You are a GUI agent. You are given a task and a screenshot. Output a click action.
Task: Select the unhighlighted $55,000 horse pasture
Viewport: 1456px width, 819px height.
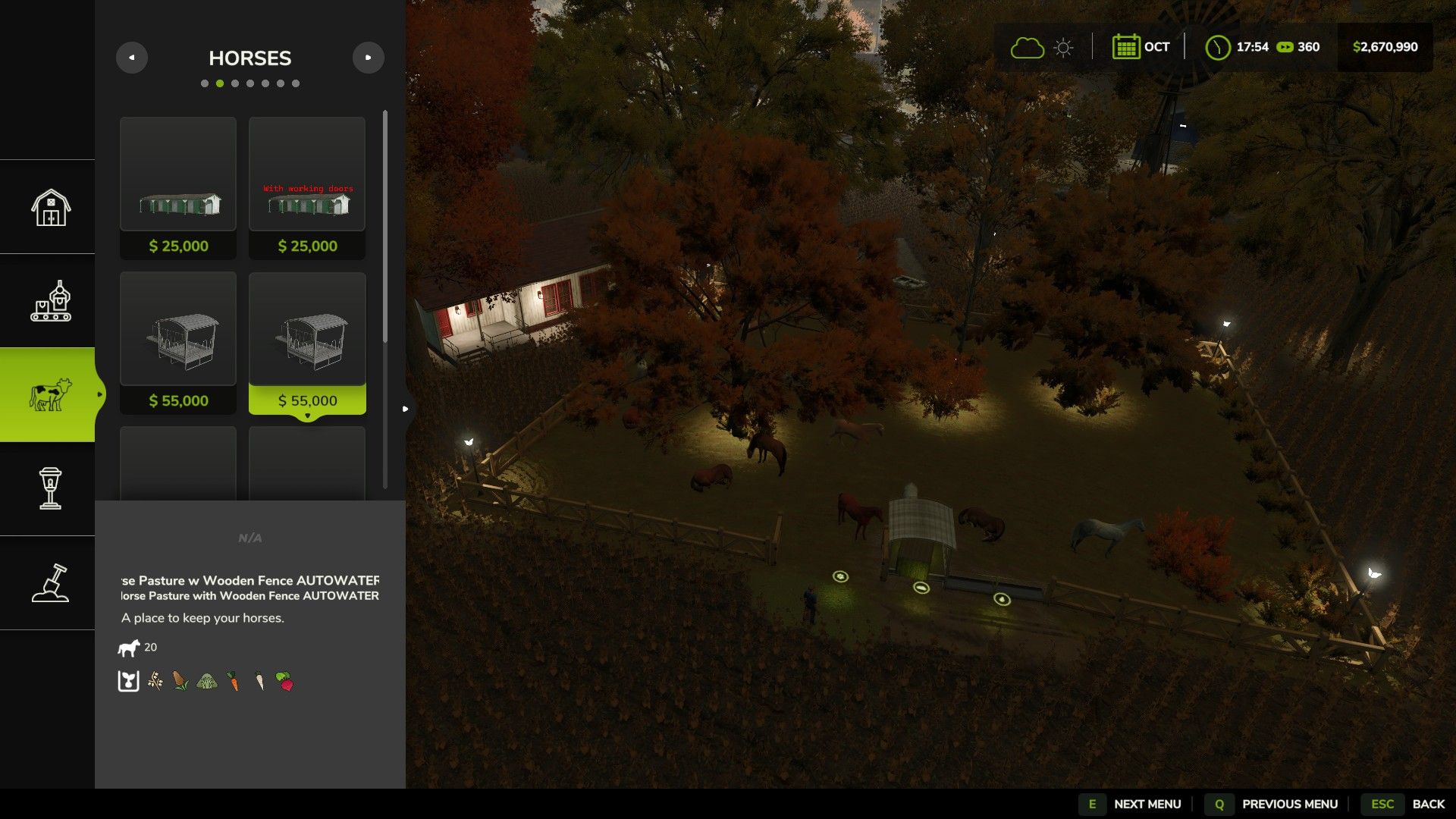click(178, 343)
